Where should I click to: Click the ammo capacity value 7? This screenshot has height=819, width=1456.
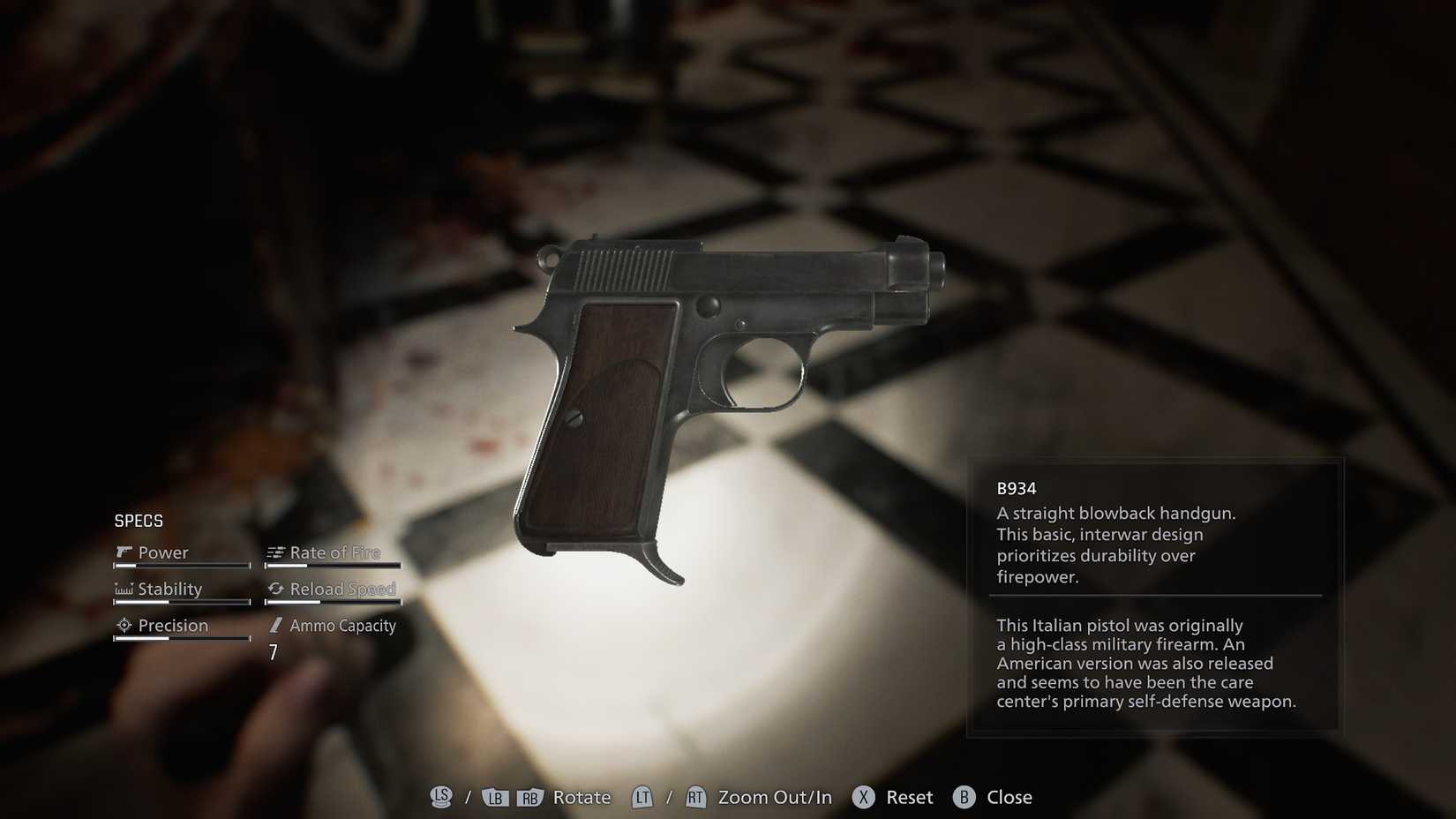coord(273,653)
